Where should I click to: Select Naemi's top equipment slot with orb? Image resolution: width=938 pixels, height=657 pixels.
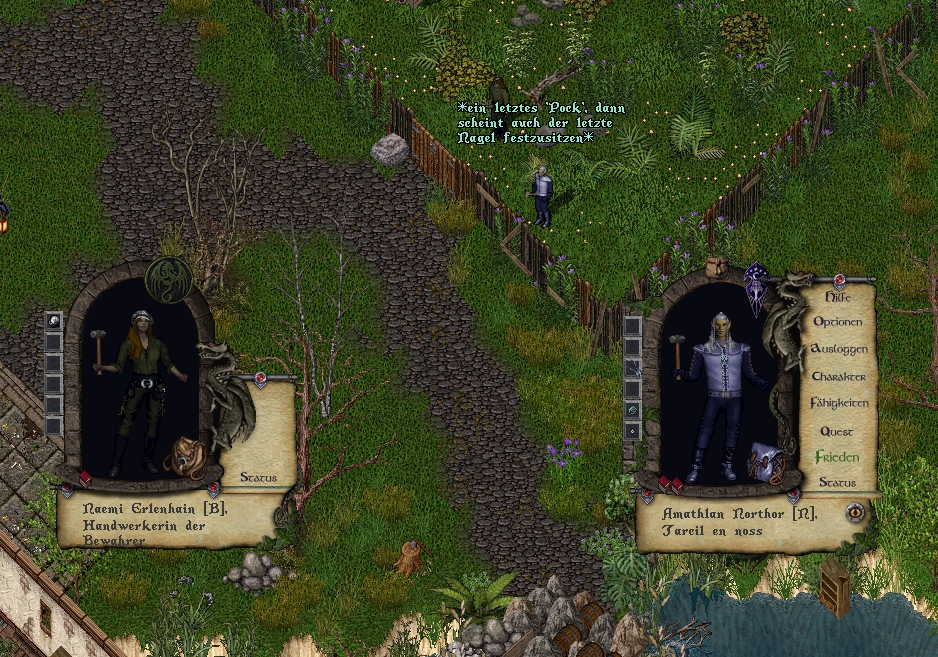(x=54, y=321)
